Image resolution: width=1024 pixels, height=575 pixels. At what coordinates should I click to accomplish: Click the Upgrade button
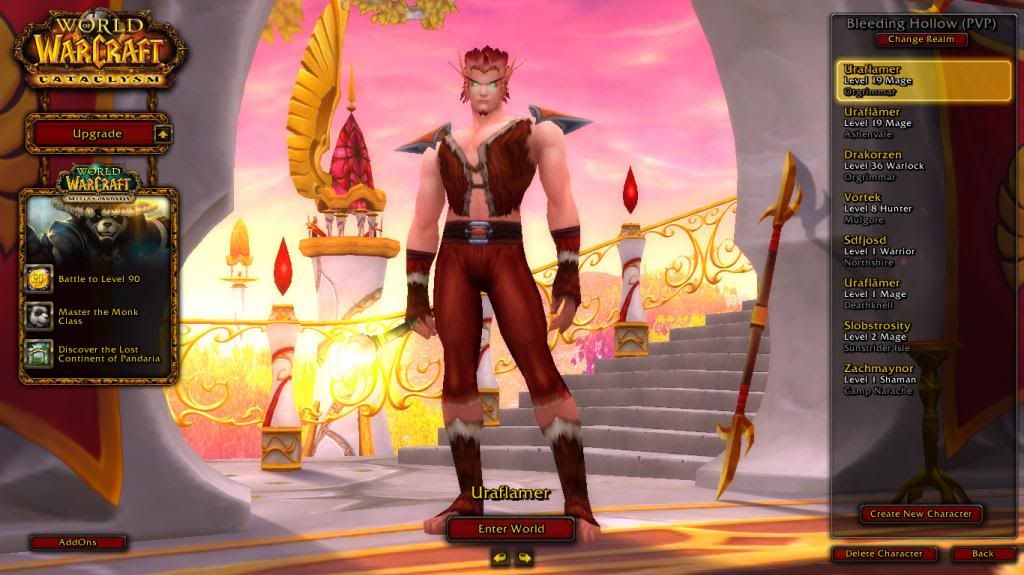pyautogui.click(x=98, y=134)
